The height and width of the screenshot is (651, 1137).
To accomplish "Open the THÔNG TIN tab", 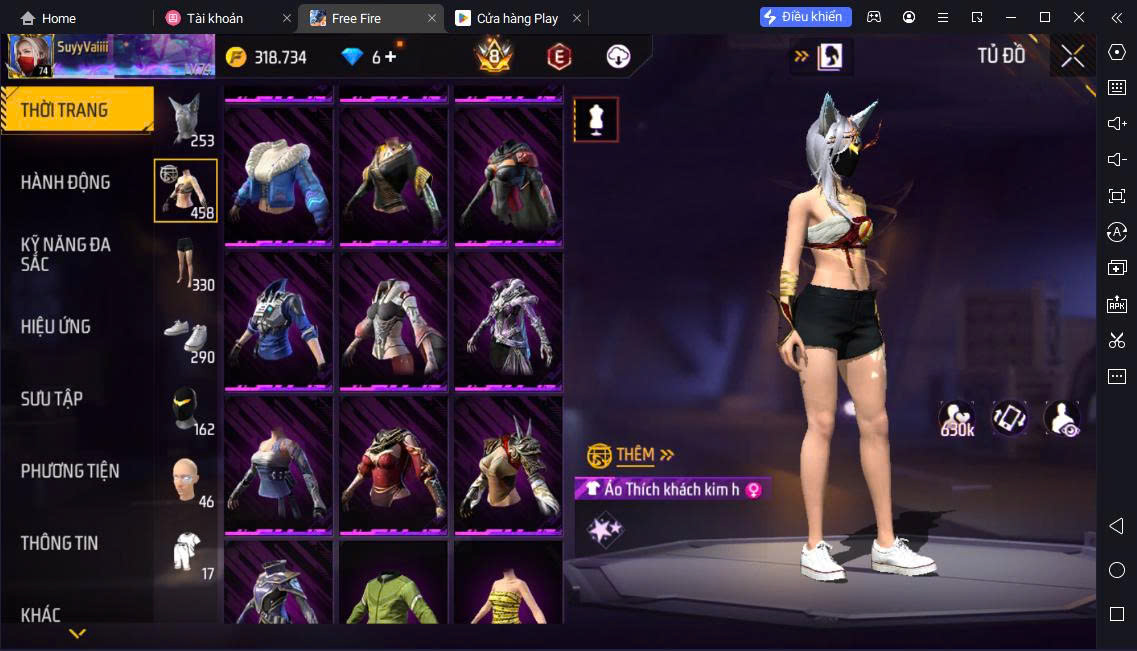I will coord(60,543).
